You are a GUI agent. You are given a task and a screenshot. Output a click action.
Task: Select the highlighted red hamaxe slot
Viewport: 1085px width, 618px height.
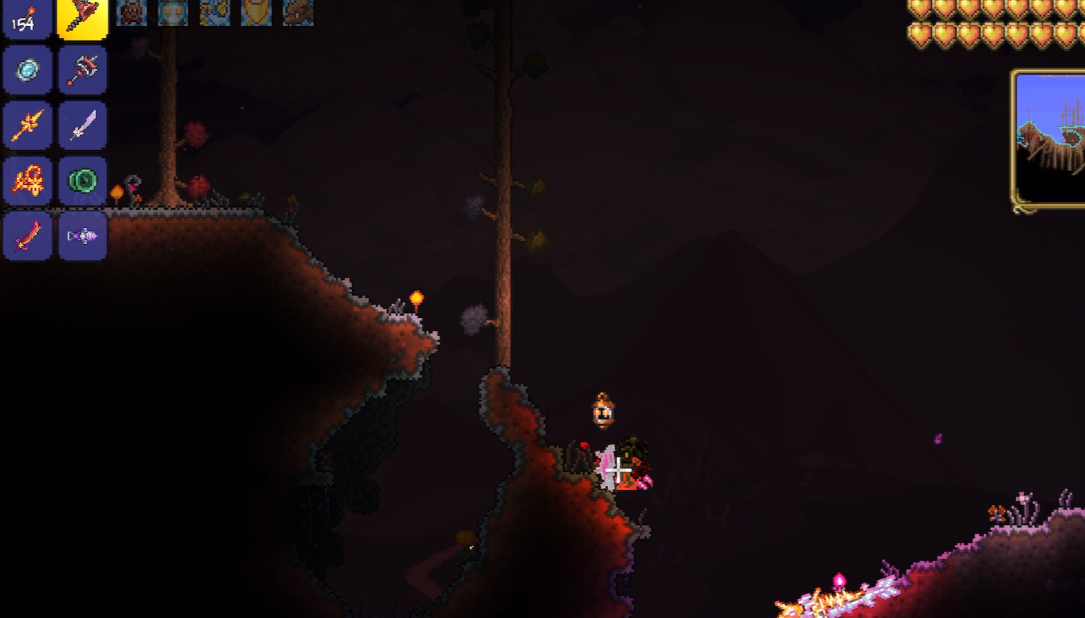coord(83,17)
